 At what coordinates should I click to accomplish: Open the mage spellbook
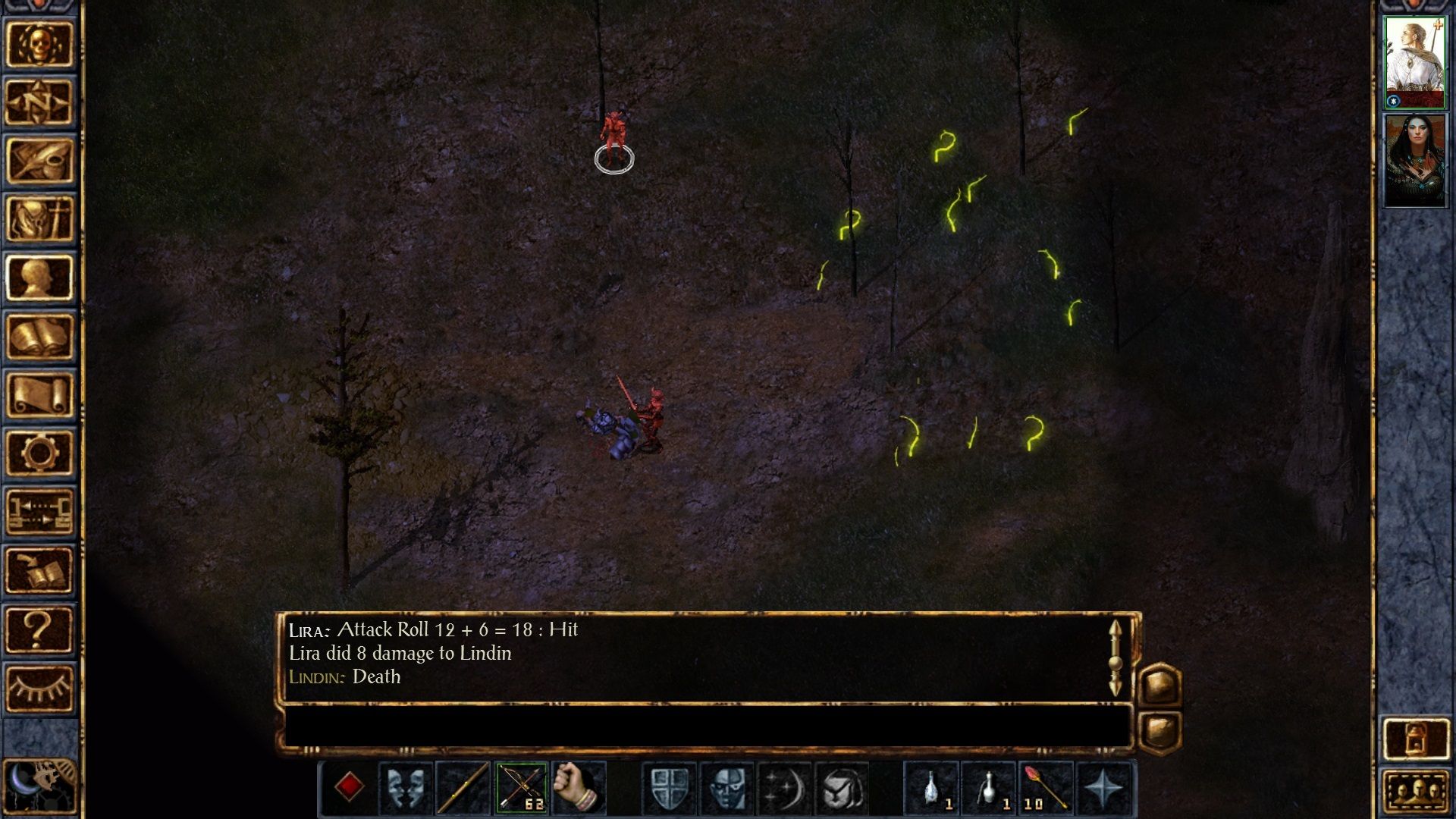(x=39, y=336)
